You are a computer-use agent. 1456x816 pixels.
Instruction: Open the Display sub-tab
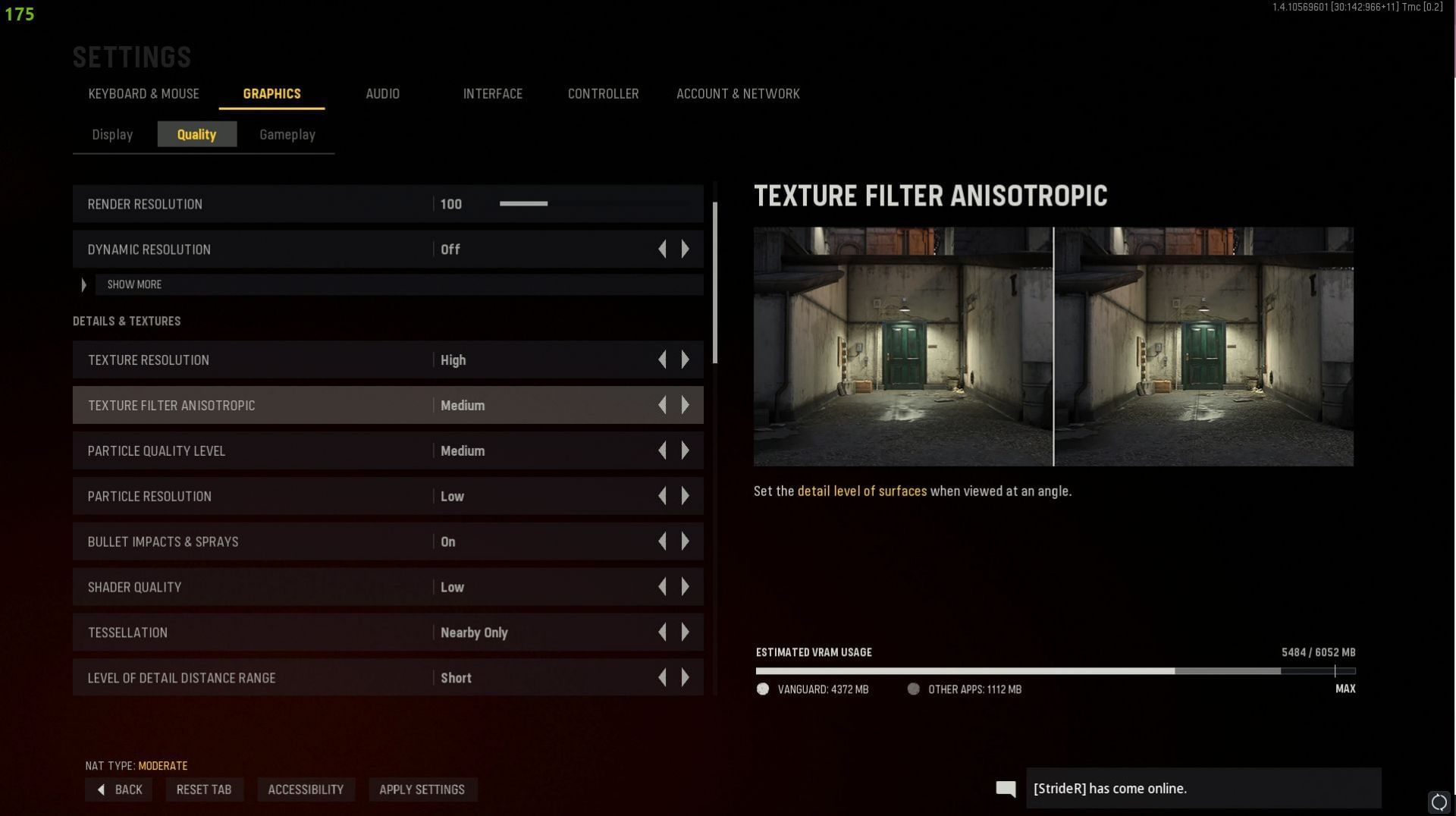tap(112, 134)
